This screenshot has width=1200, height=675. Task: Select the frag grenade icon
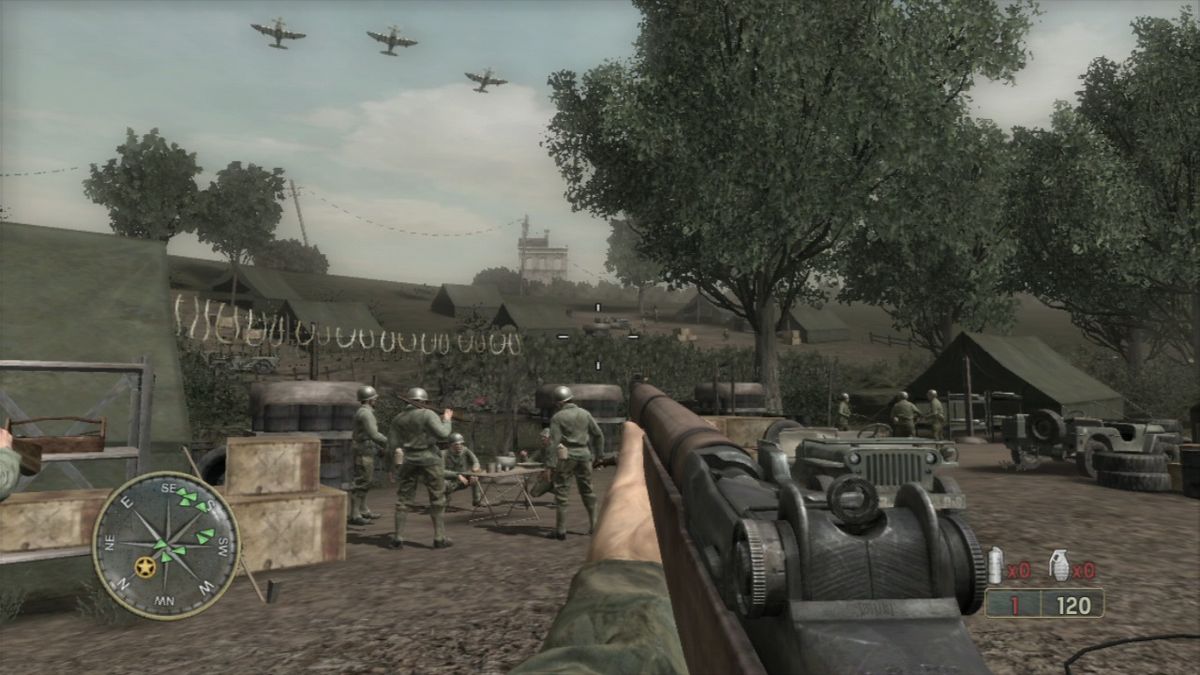click(x=1058, y=567)
